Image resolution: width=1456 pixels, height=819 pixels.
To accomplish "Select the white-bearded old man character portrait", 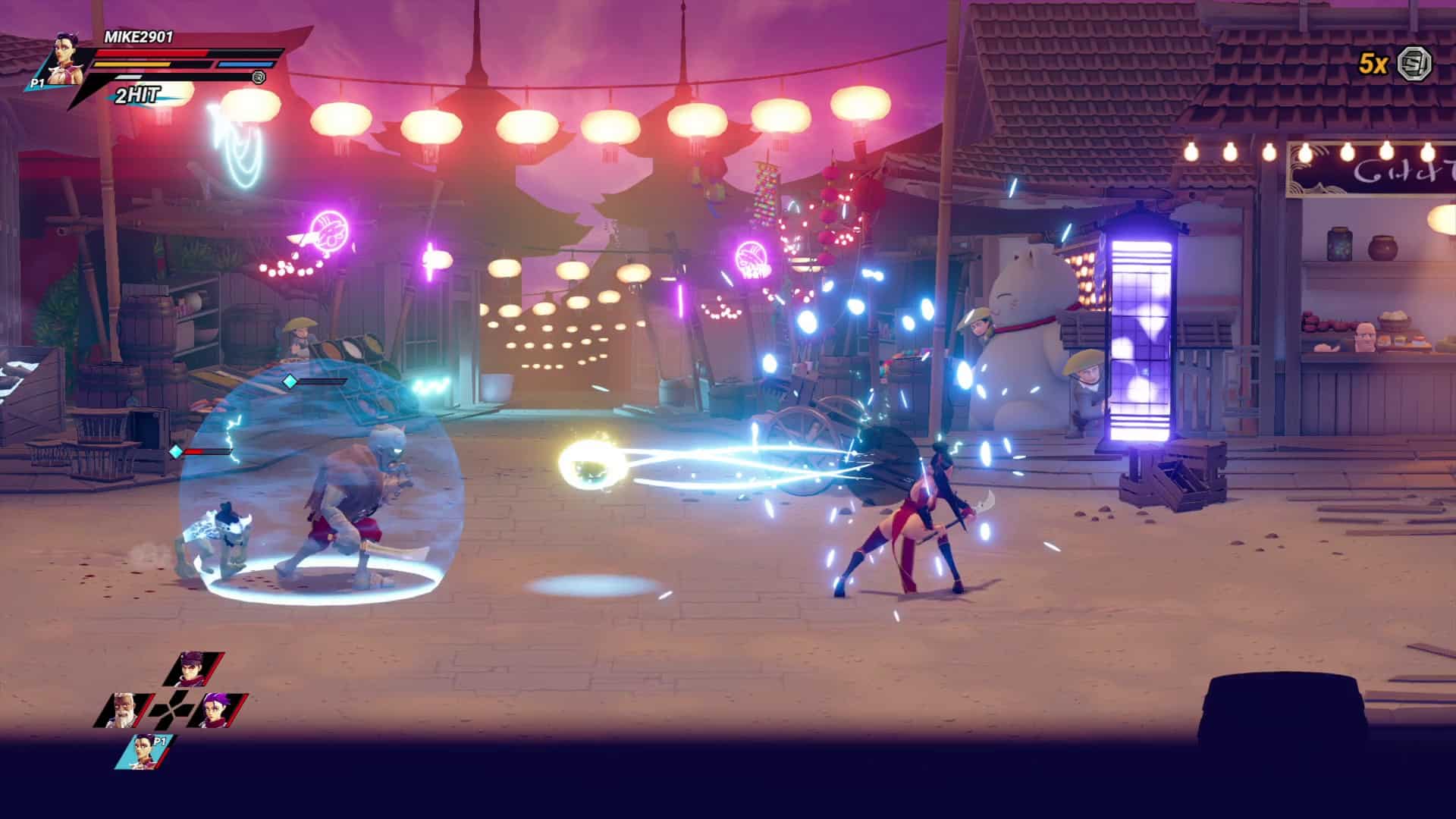I will (x=122, y=711).
